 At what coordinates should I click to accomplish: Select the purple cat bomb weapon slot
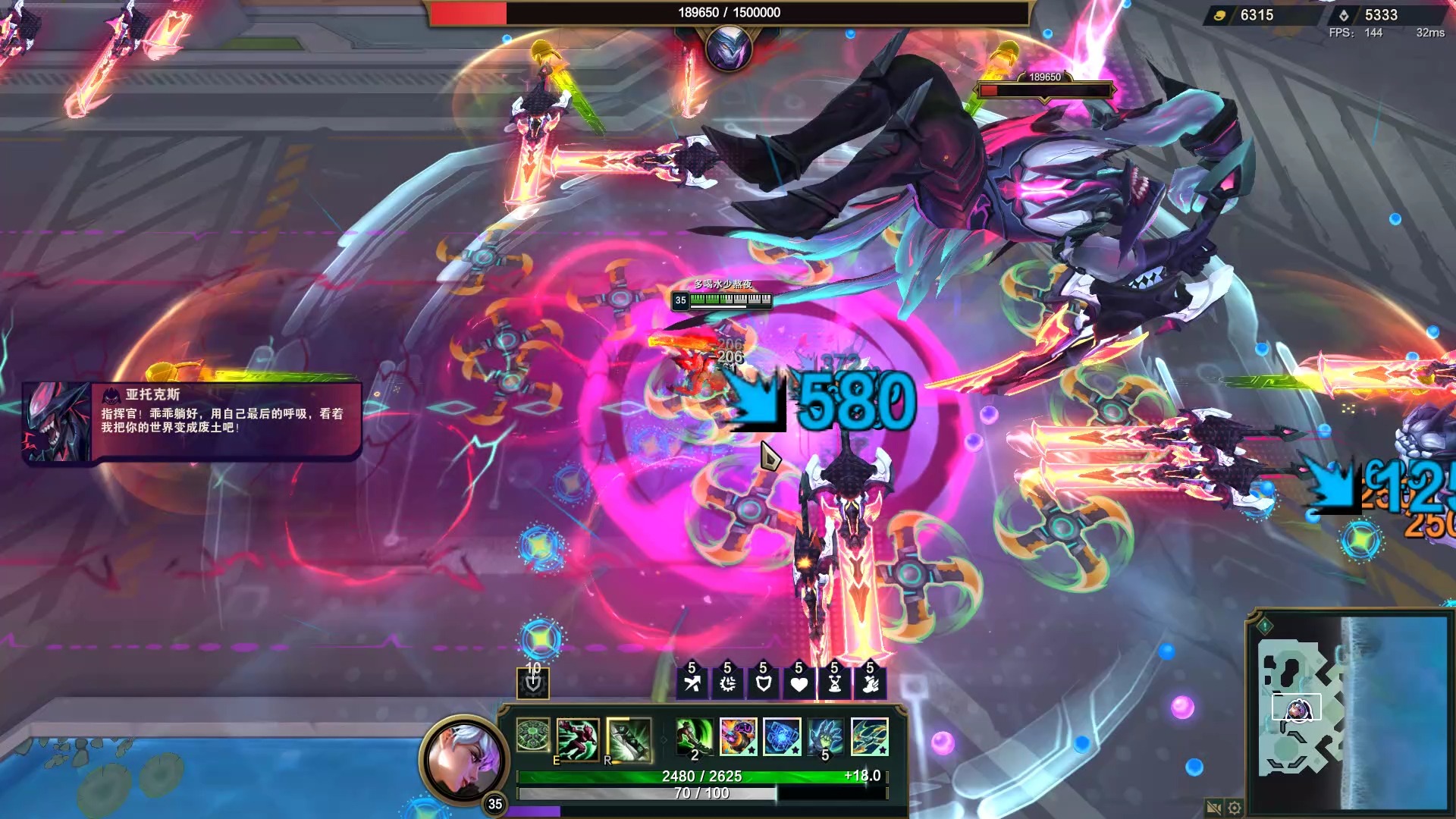(738, 737)
